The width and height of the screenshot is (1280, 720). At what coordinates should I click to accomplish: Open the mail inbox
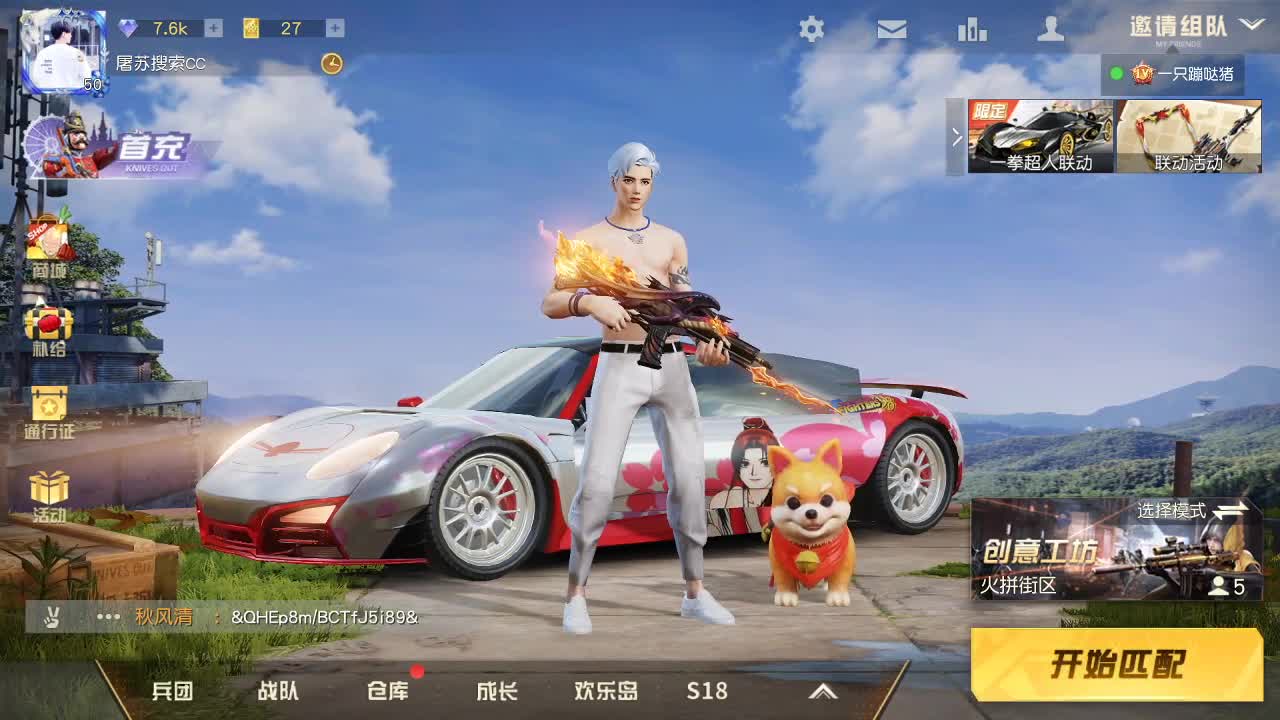[x=891, y=31]
